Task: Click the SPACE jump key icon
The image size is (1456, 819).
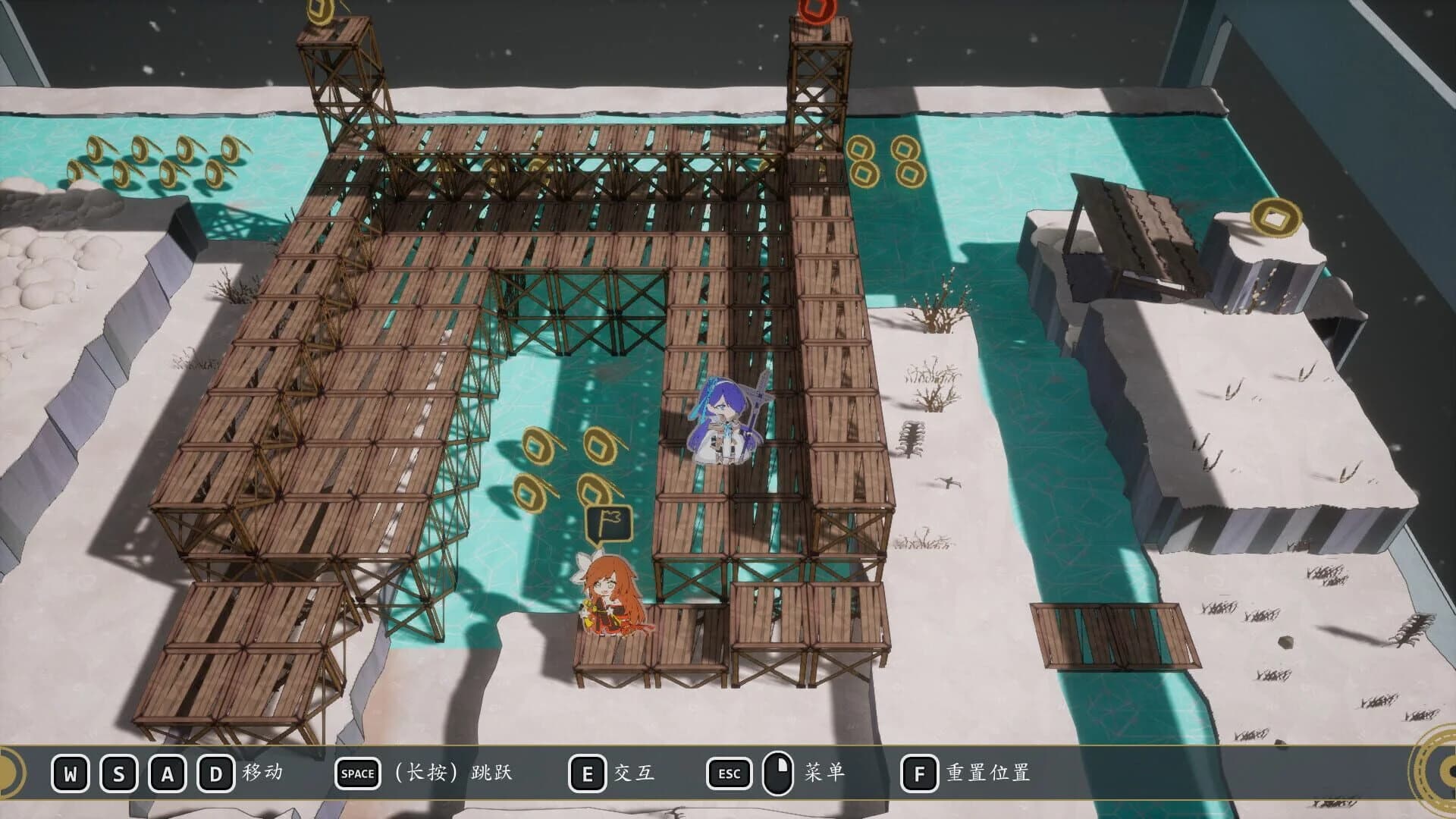Action: click(357, 774)
